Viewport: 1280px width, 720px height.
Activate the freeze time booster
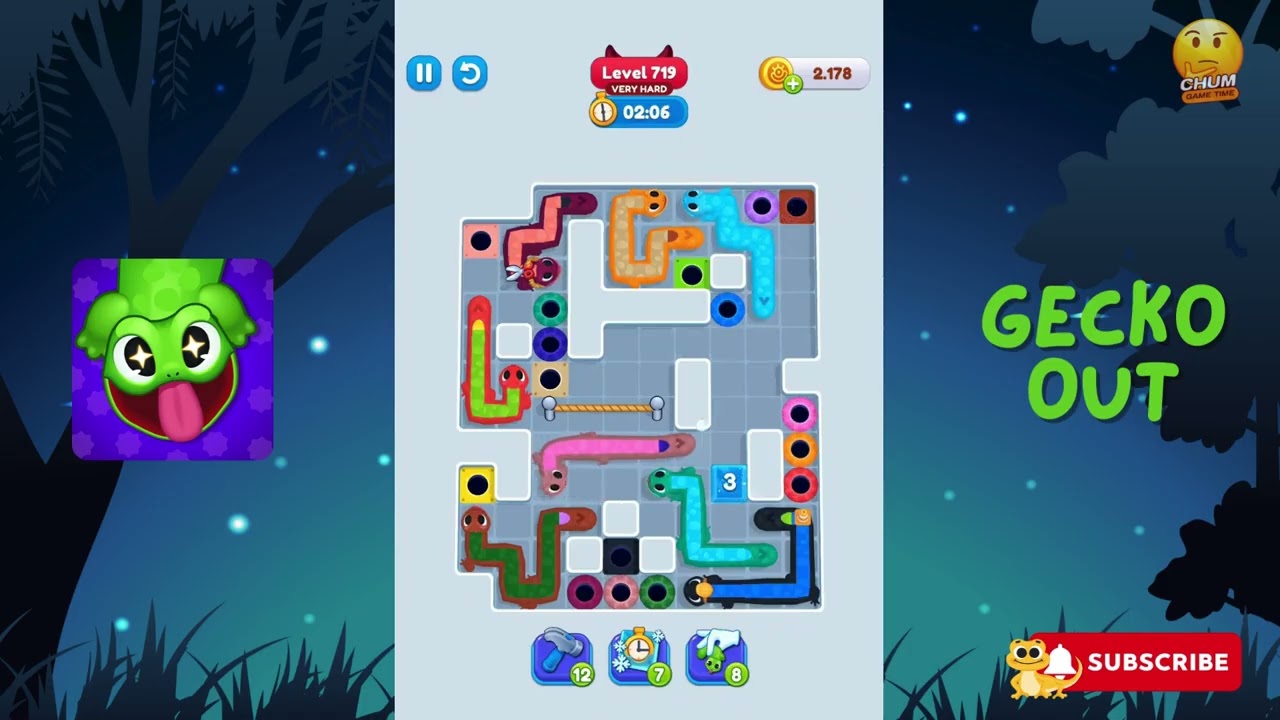coord(638,655)
